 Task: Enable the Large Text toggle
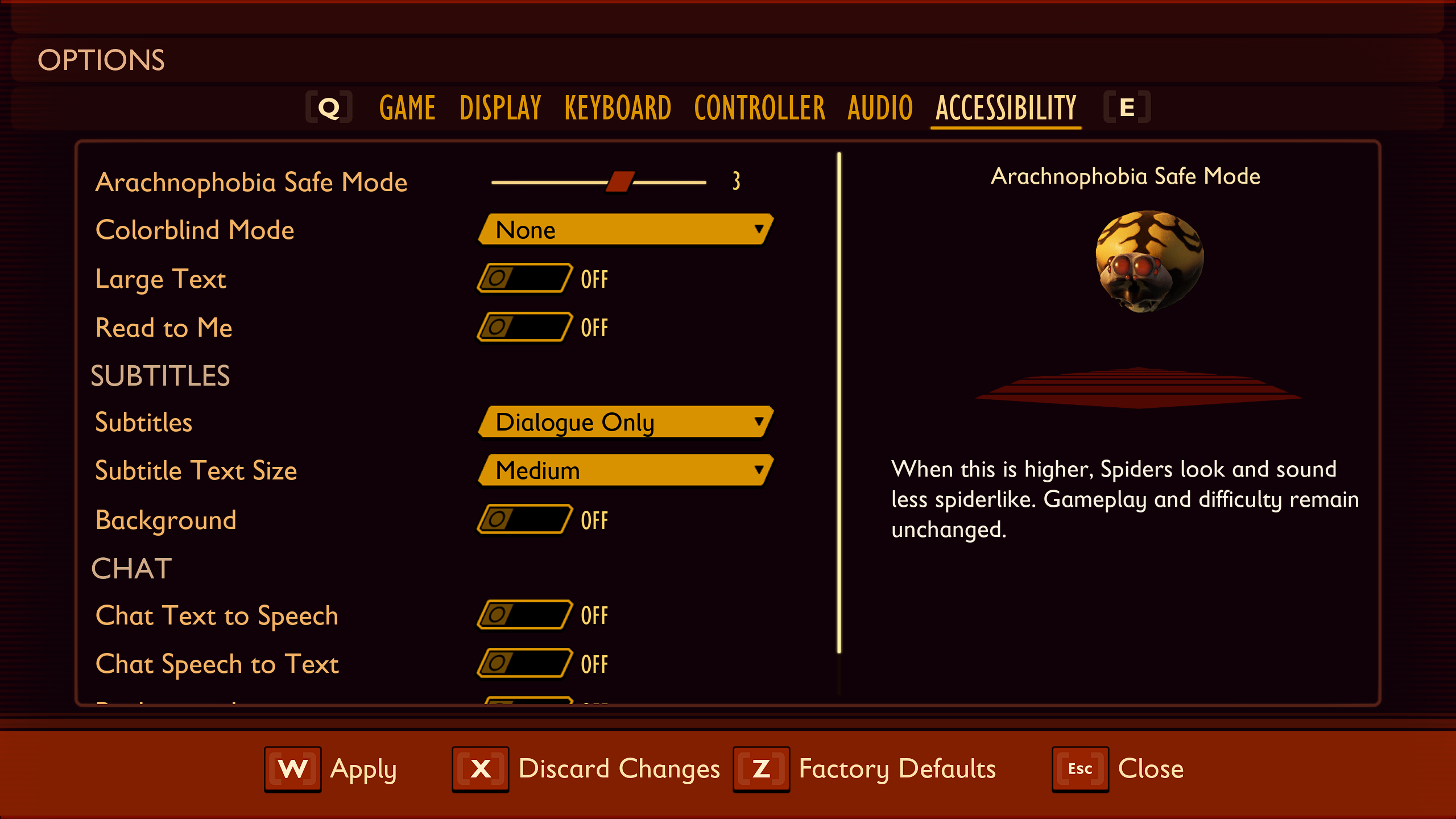point(523,279)
